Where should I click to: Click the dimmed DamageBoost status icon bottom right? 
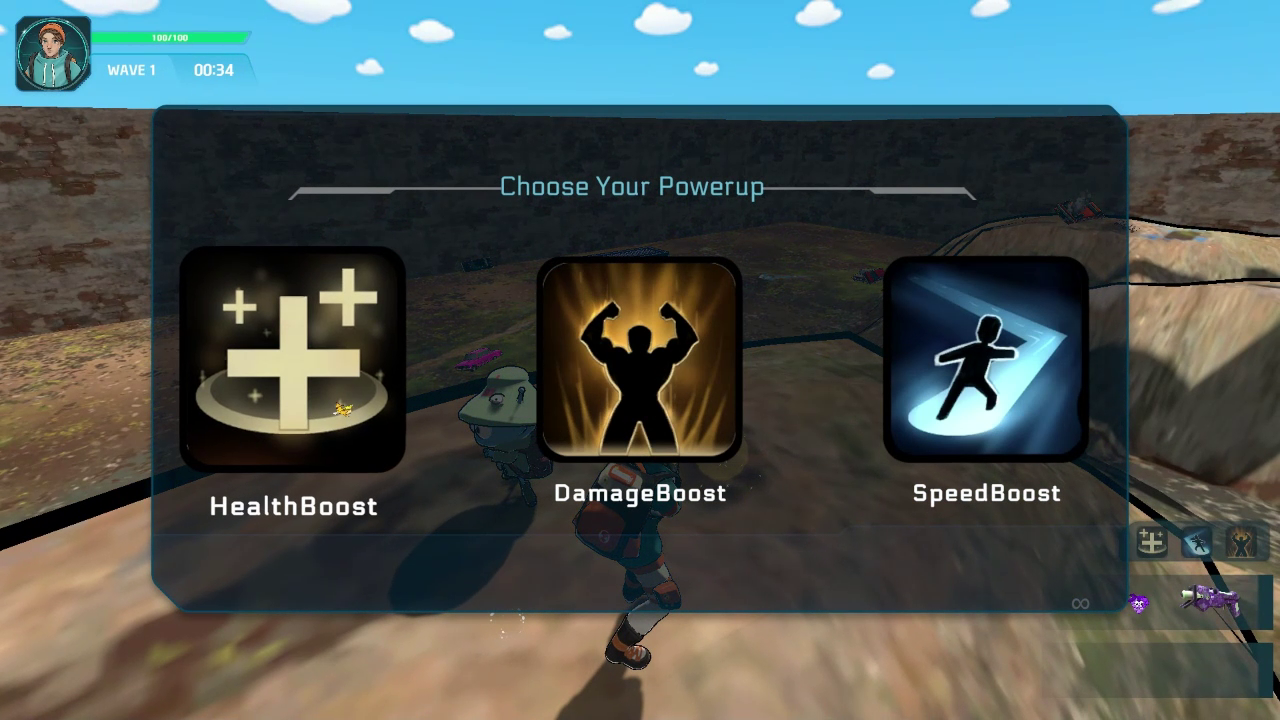[1243, 542]
